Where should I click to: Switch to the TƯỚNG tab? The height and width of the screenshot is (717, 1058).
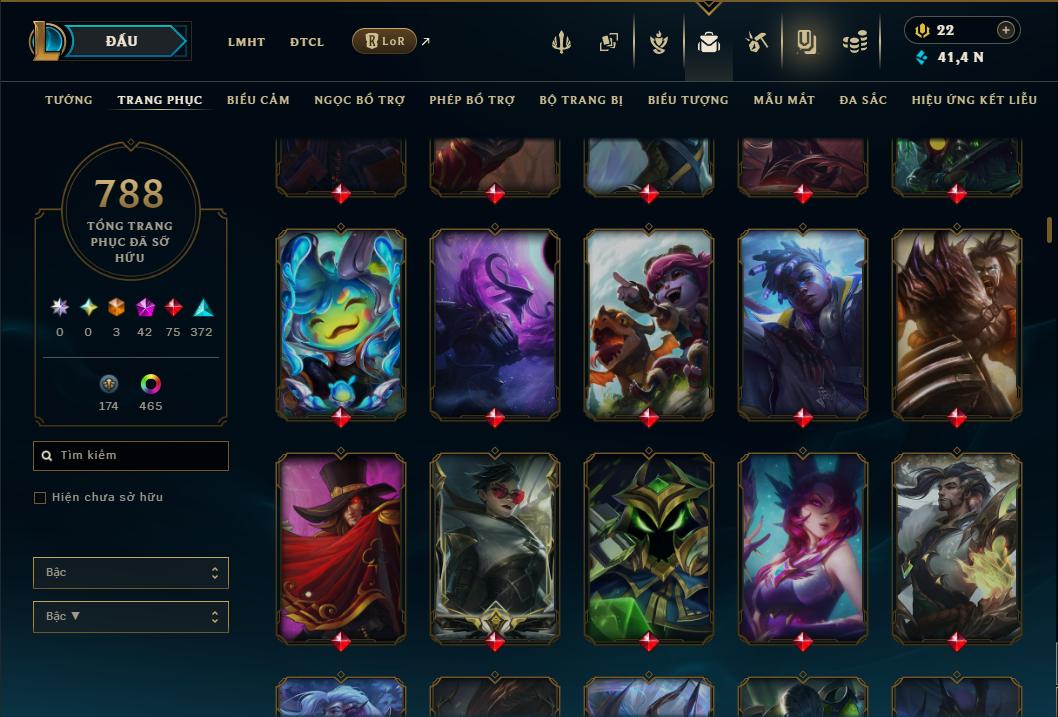(69, 100)
